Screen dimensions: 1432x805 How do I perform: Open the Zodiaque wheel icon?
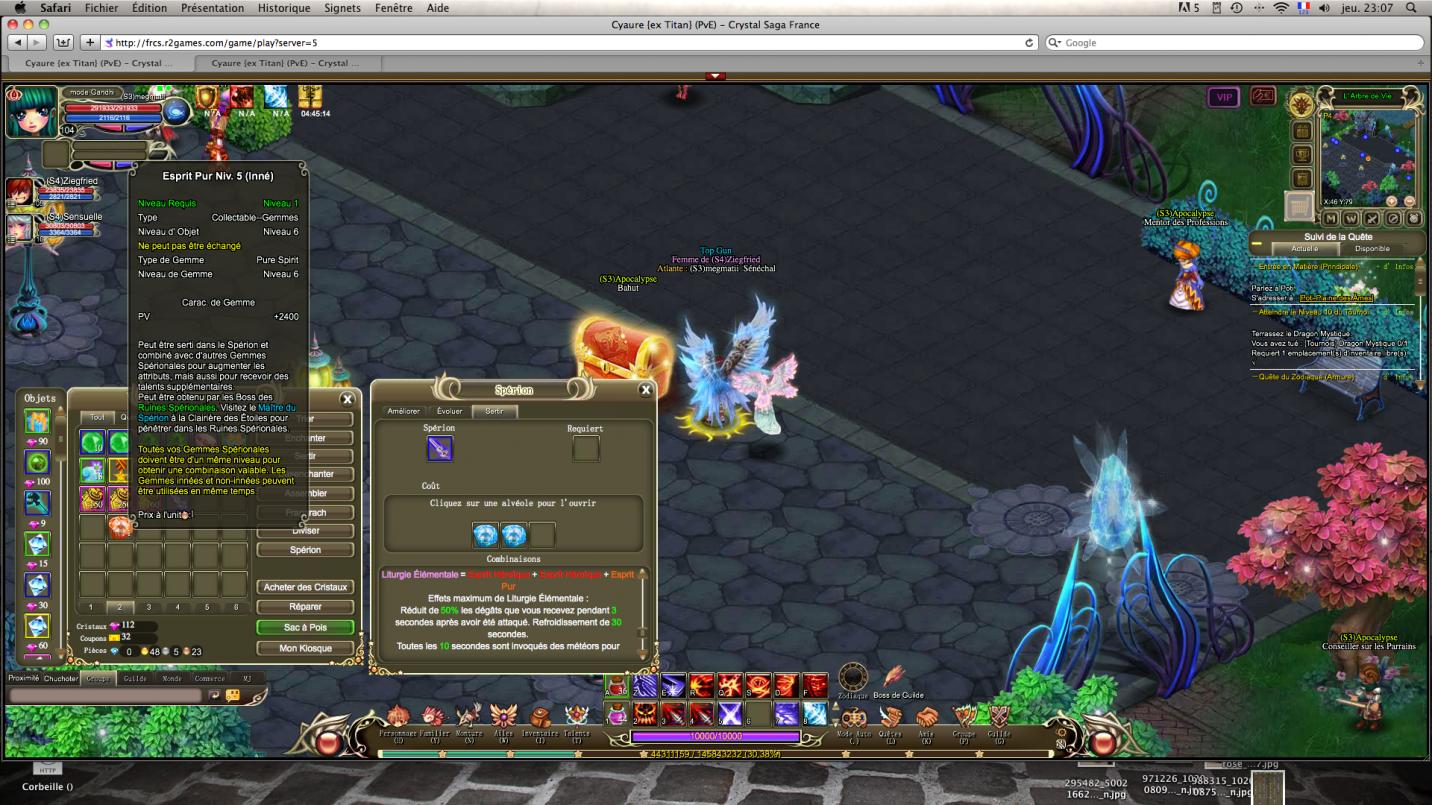[852, 677]
